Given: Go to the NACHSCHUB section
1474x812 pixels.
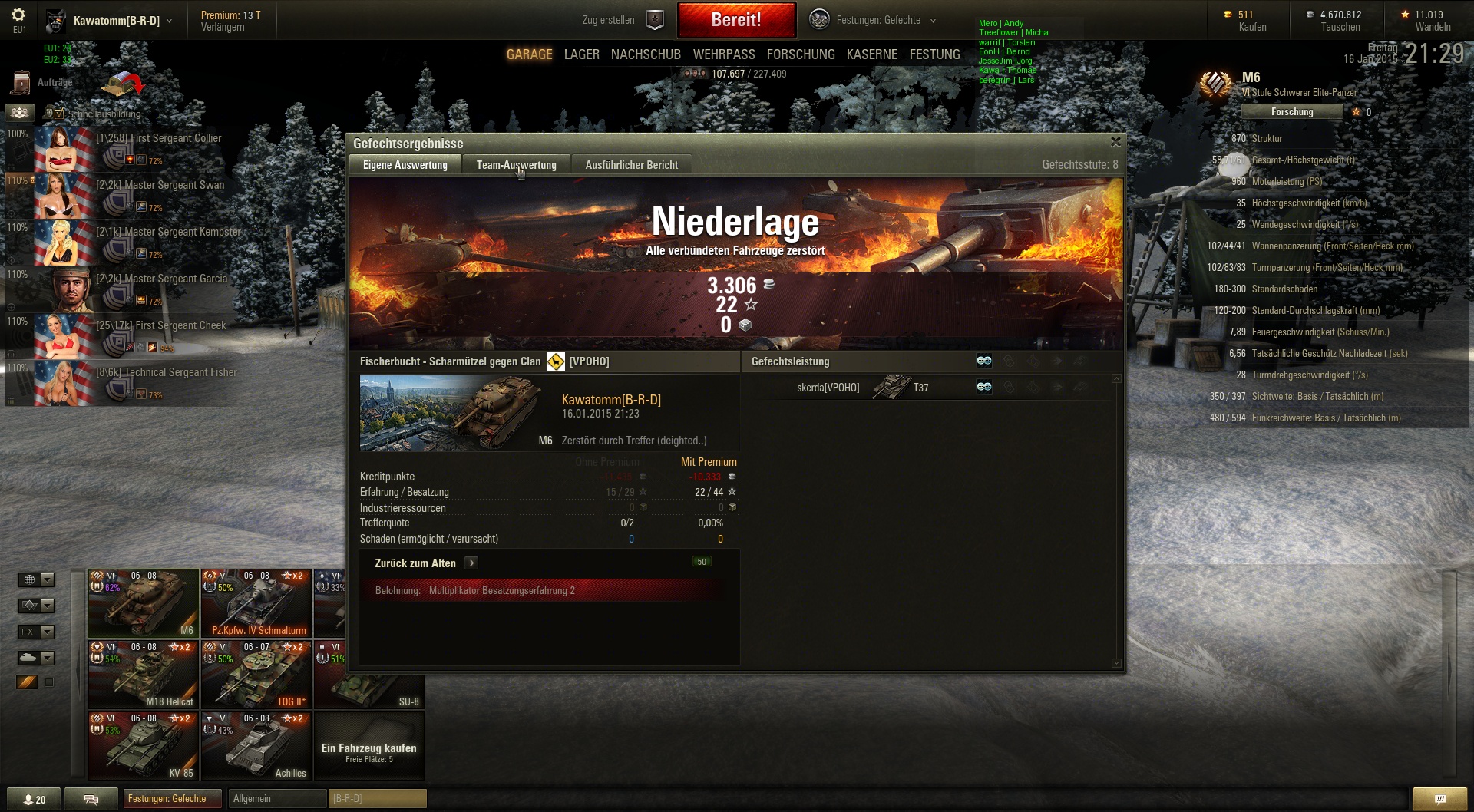Looking at the screenshot, I should point(646,54).
